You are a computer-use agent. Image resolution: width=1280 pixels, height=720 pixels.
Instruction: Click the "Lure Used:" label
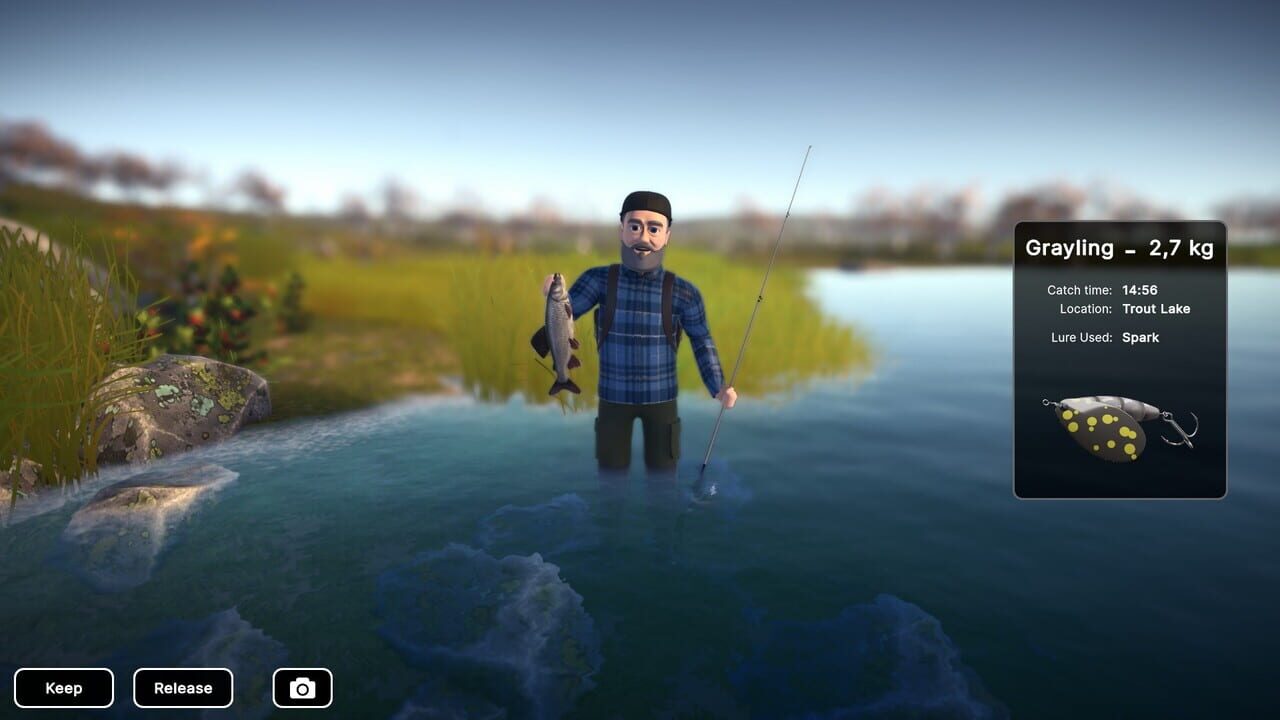pyautogui.click(x=1083, y=337)
